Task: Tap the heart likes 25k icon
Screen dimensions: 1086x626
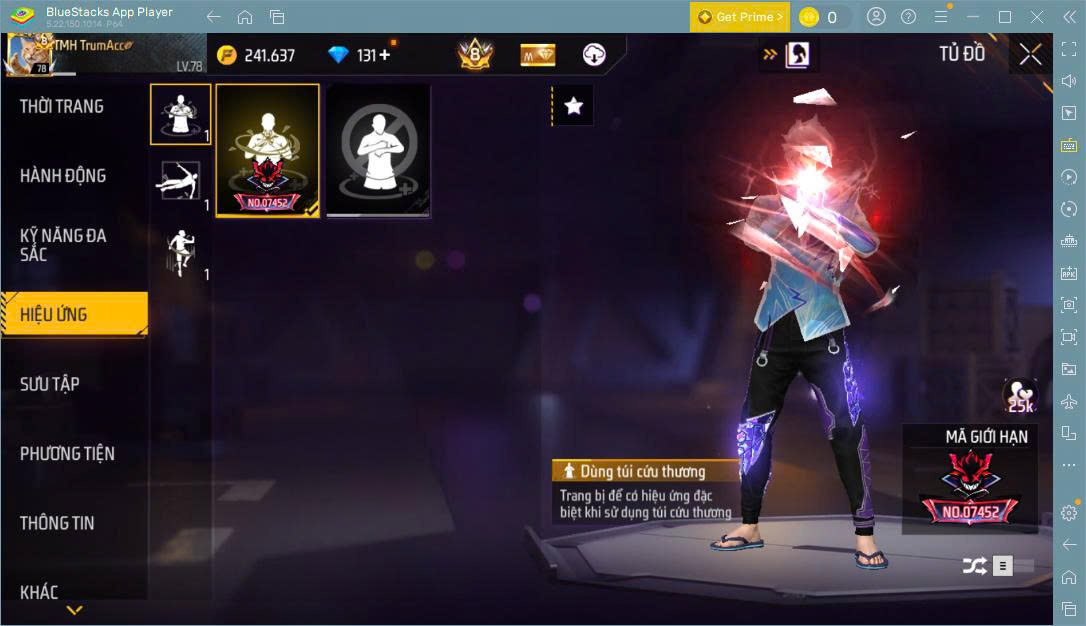Action: coord(1020,396)
